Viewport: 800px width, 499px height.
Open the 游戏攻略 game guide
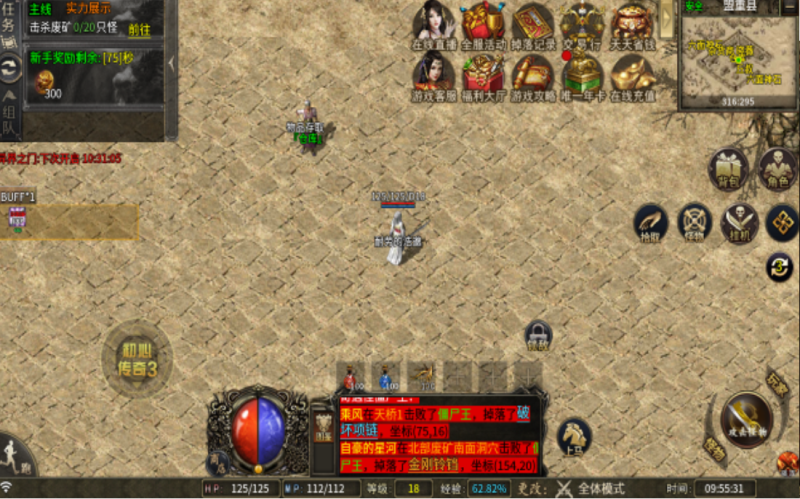pyautogui.click(x=533, y=75)
